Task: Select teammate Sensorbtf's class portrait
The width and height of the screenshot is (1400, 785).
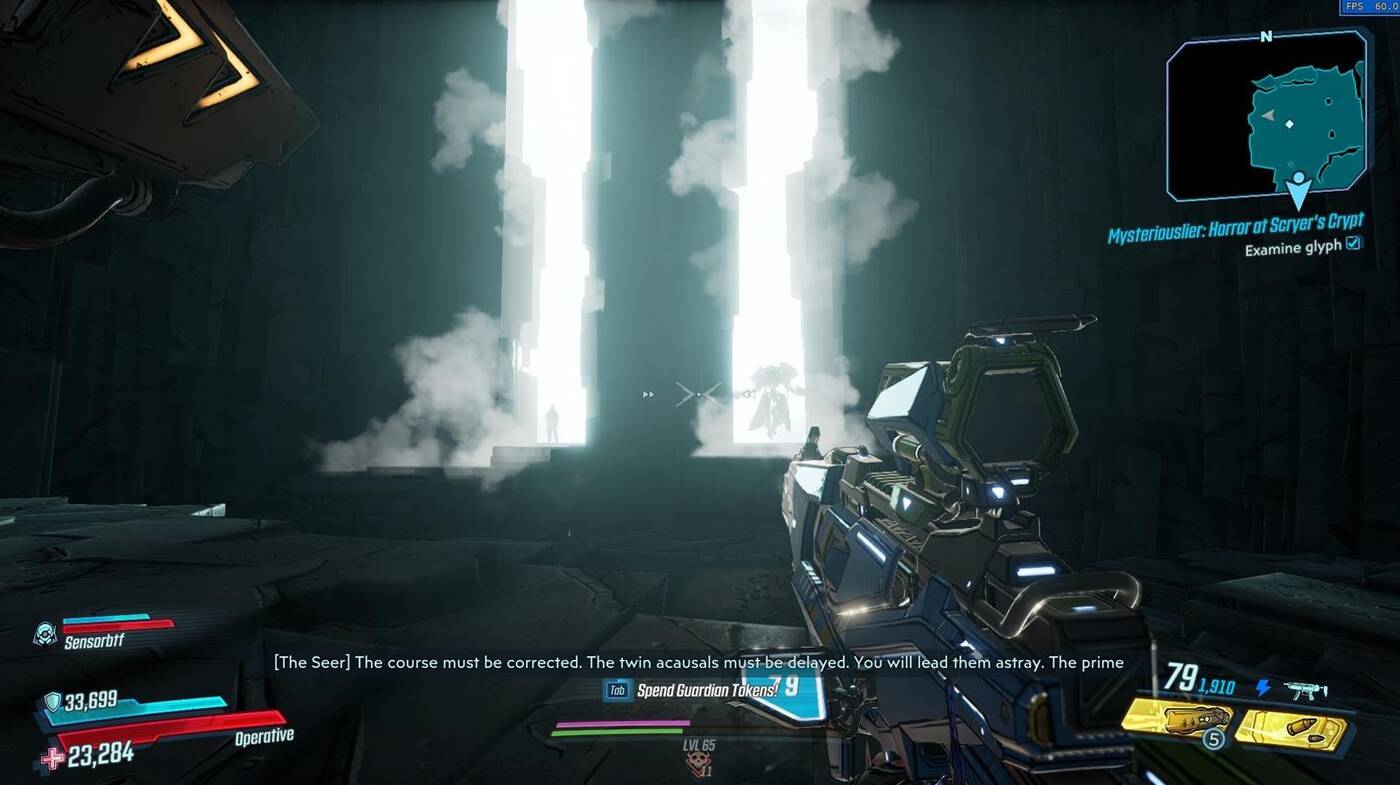Action: [45, 632]
